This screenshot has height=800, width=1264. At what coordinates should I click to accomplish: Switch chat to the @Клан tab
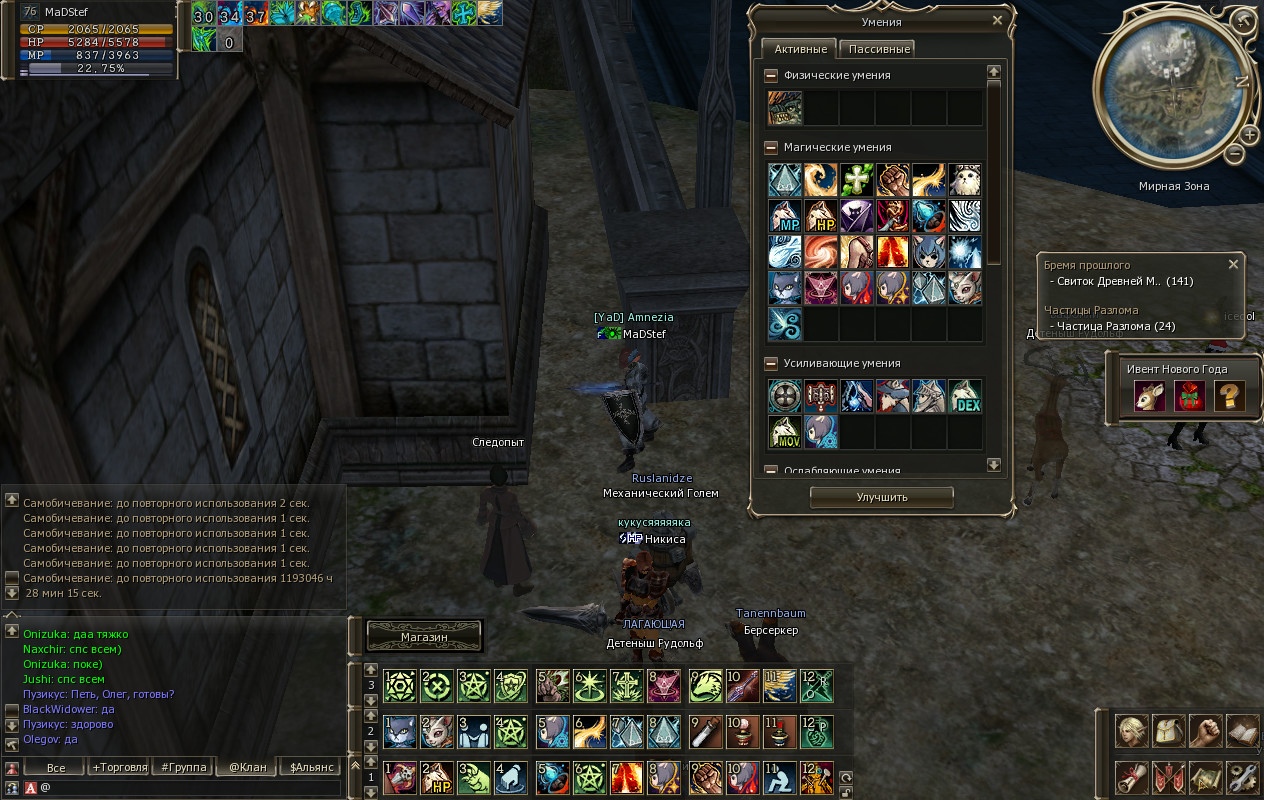(x=247, y=768)
